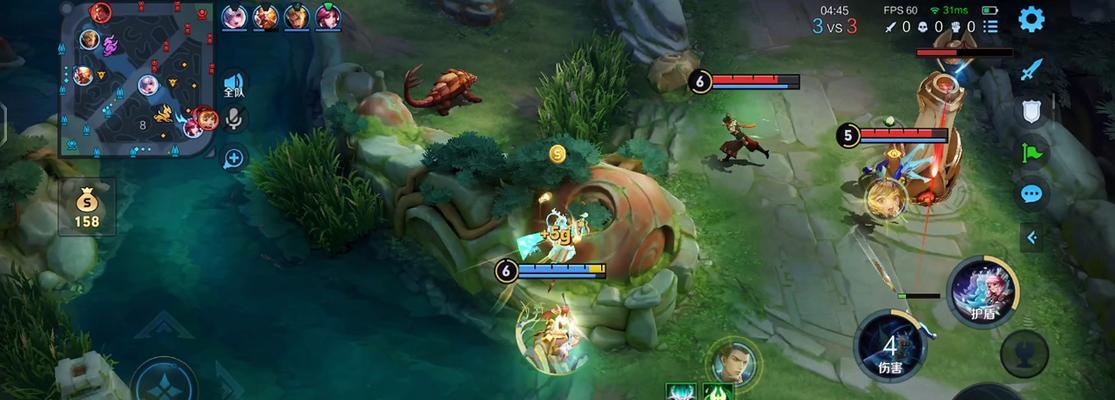Send the shield defend signal

tap(1031, 111)
